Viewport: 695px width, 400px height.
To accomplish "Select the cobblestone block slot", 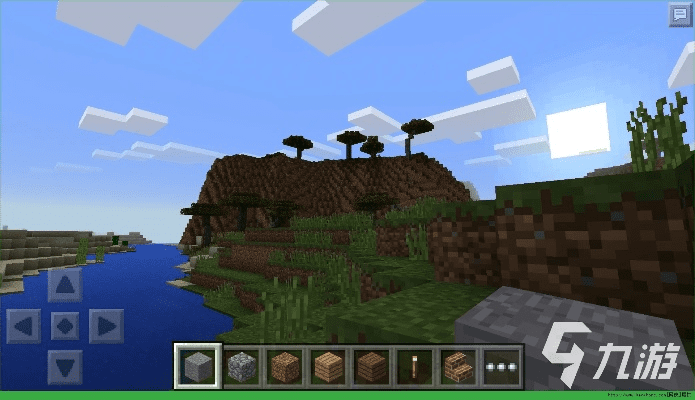I will [241, 366].
